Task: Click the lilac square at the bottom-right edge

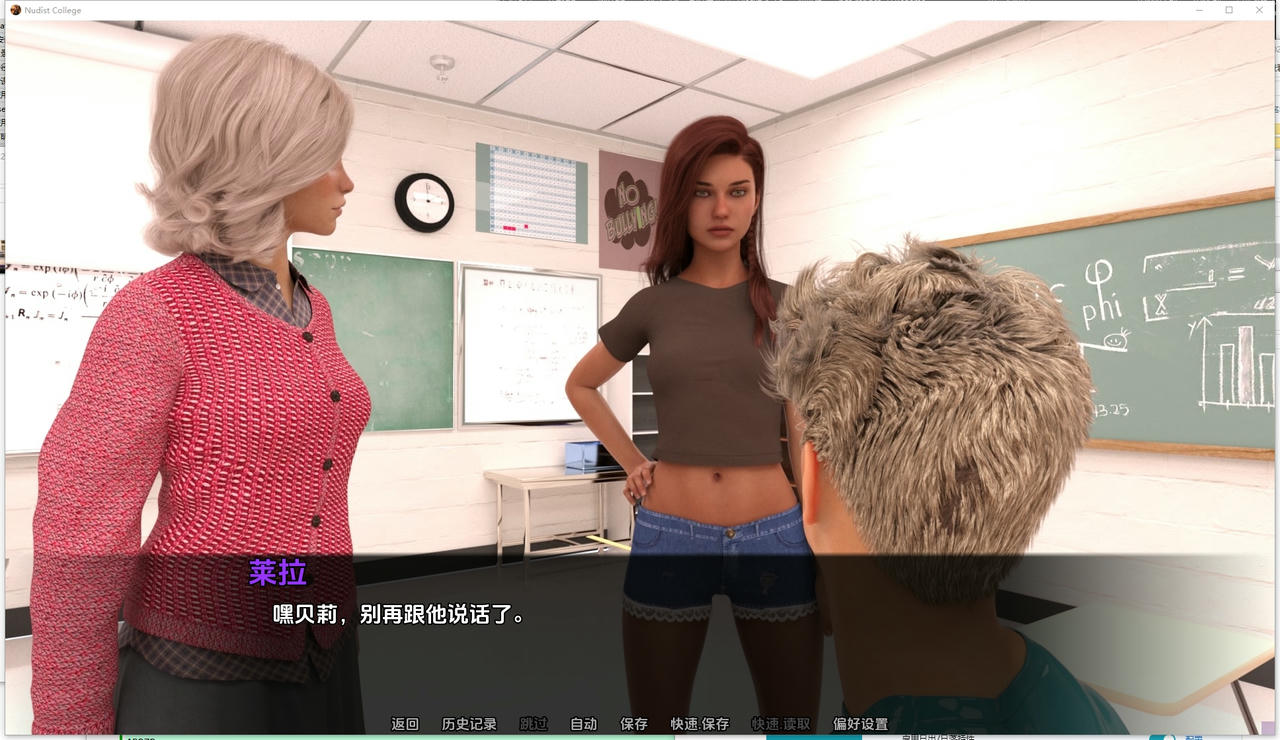Action: 1268,727
